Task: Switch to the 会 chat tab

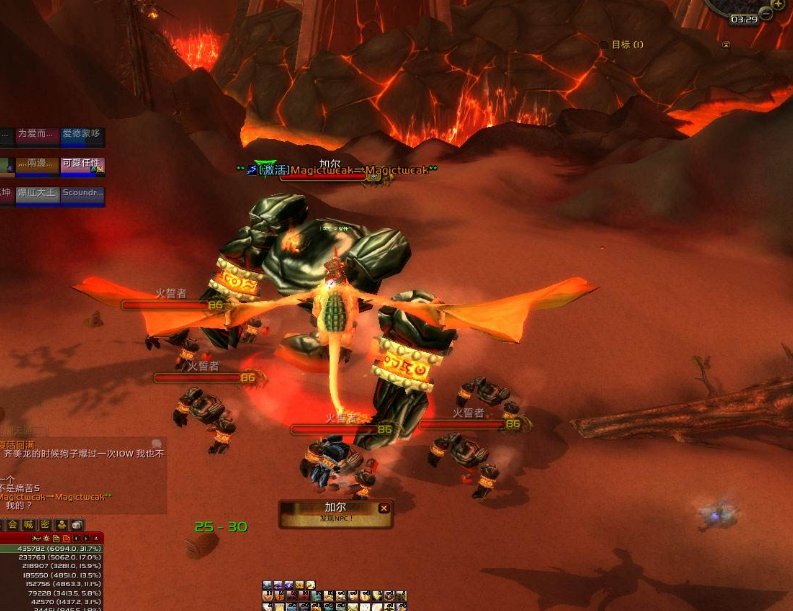Action: pyautogui.click(x=13, y=525)
